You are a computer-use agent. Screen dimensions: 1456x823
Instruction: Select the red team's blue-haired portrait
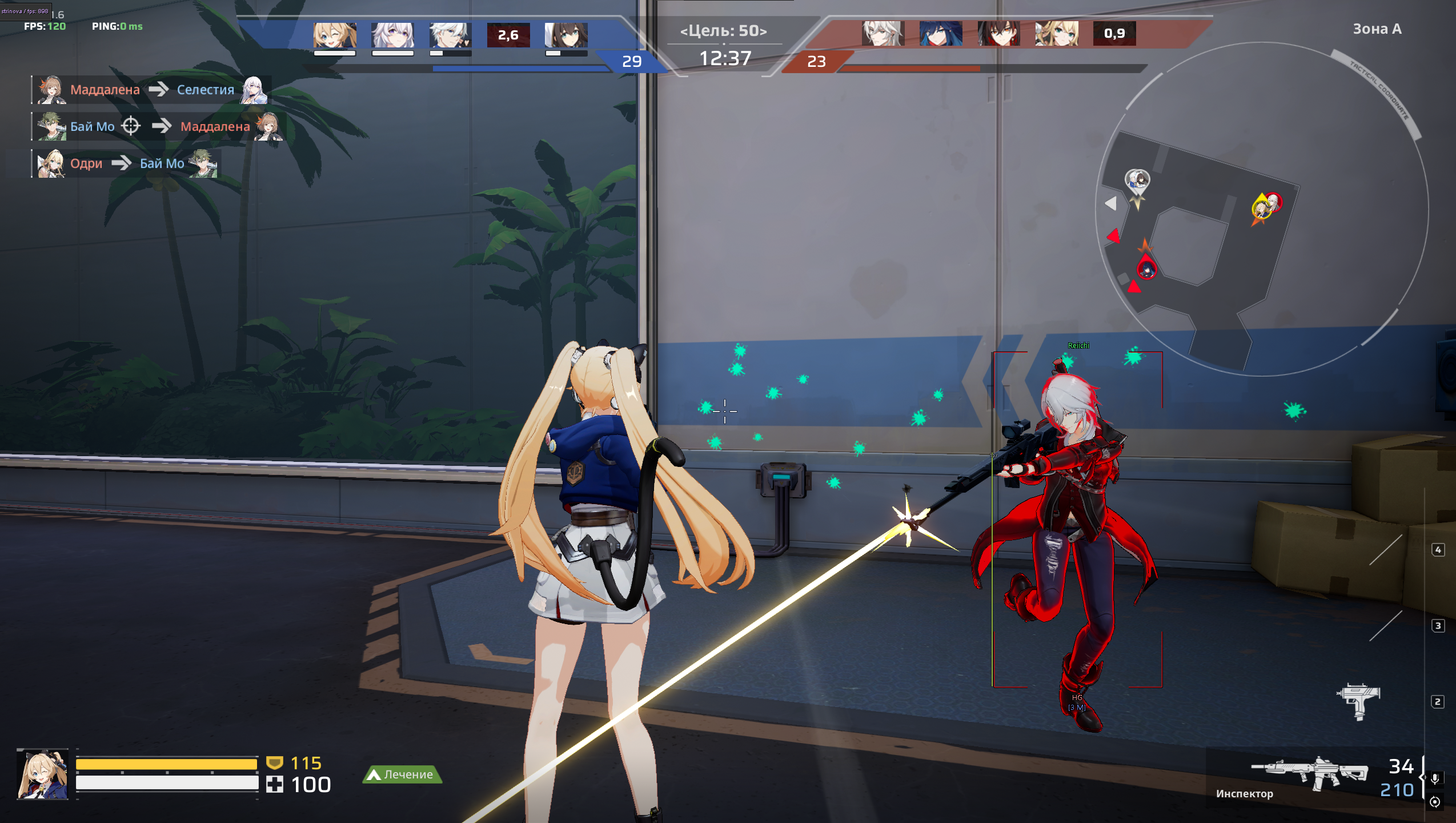click(941, 34)
